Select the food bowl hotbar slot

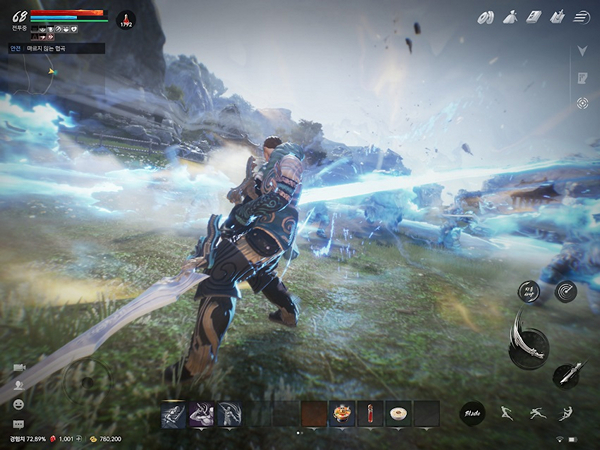click(x=342, y=413)
